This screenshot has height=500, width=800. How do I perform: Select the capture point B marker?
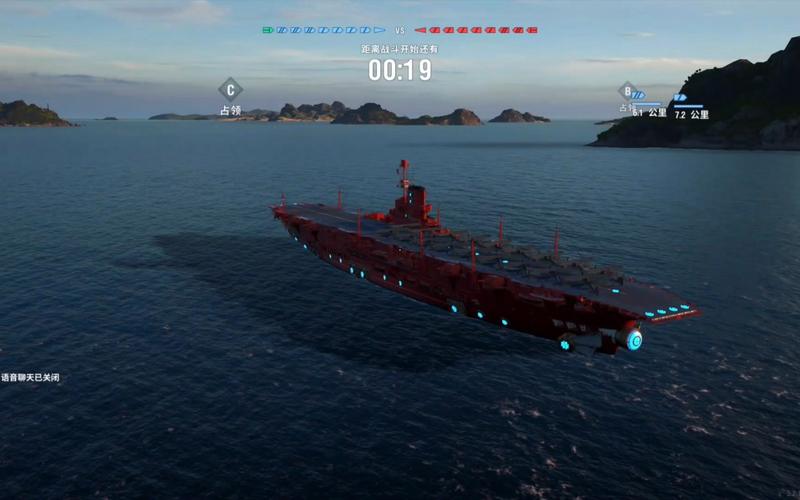(x=627, y=91)
